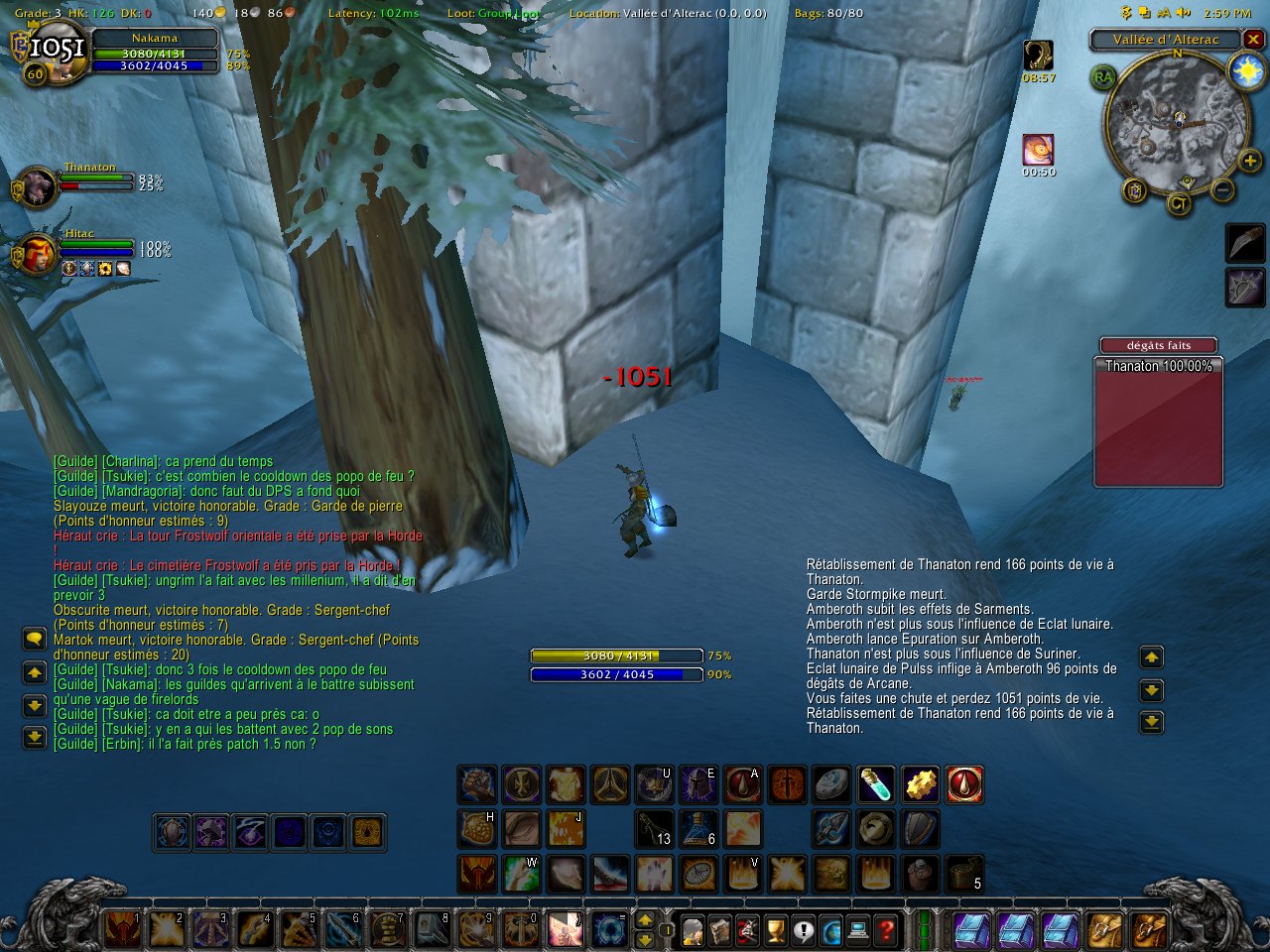Close the Vallée d'Alterac minimap header
Image resolution: width=1270 pixels, height=952 pixels.
1254,40
